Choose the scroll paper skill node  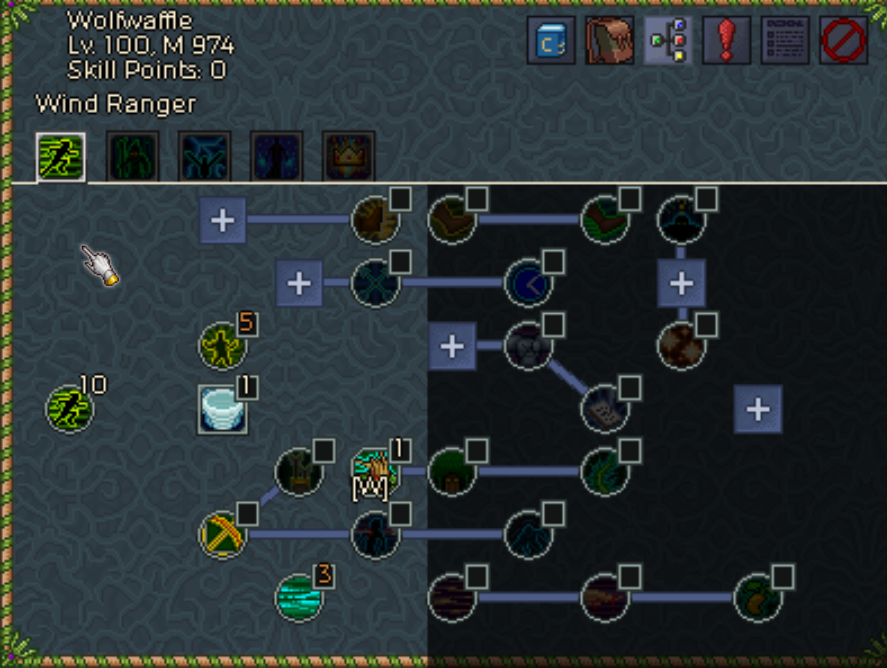click(x=604, y=408)
